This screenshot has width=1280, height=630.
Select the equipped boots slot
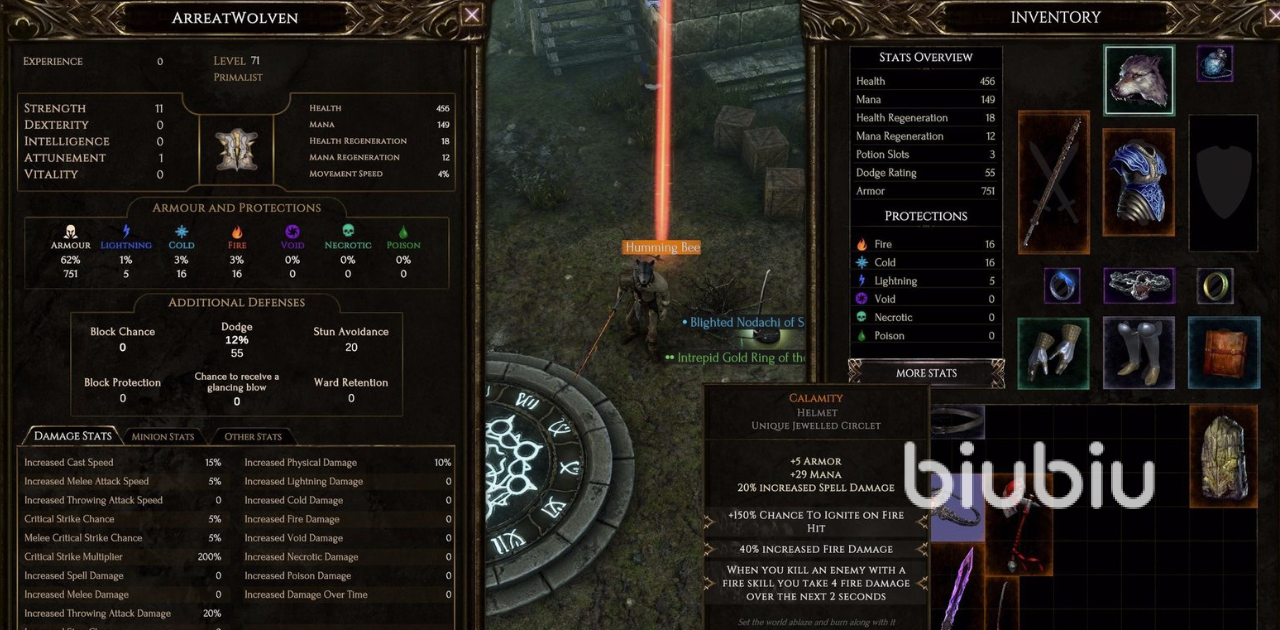1138,352
